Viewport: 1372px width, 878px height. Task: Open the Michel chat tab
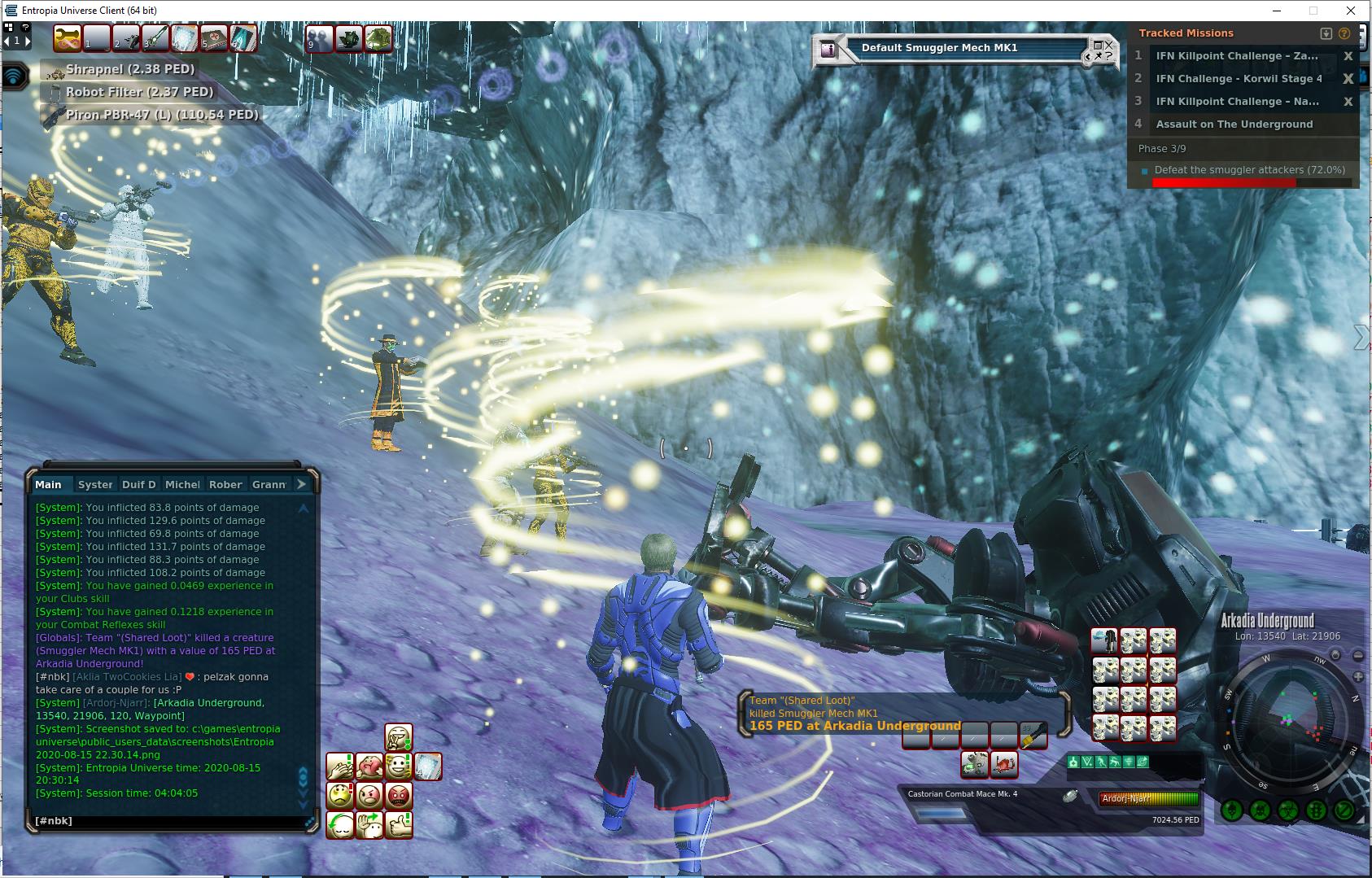(x=182, y=484)
